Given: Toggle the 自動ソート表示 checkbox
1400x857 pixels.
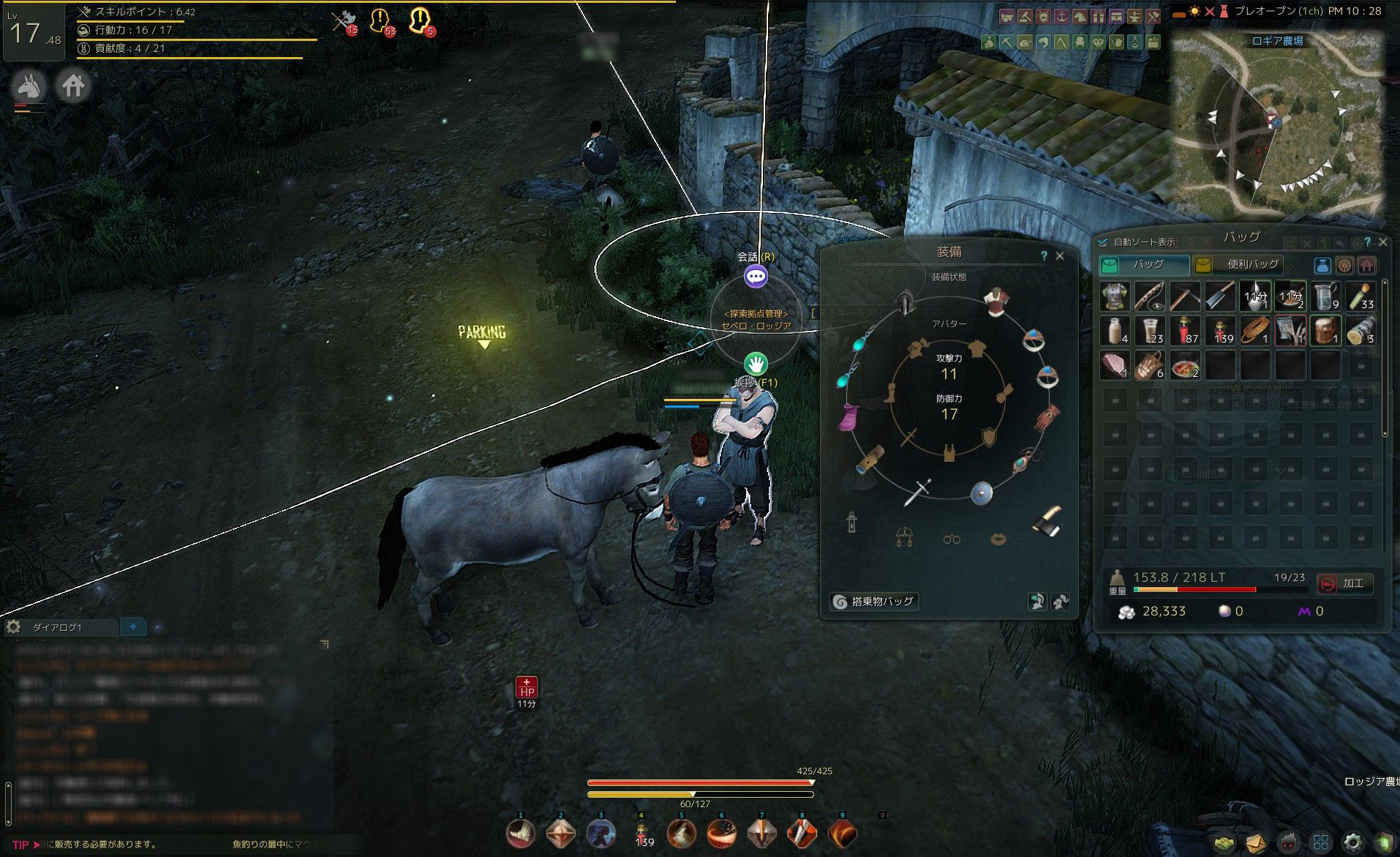Looking at the screenshot, I should (x=1103, y=242).
